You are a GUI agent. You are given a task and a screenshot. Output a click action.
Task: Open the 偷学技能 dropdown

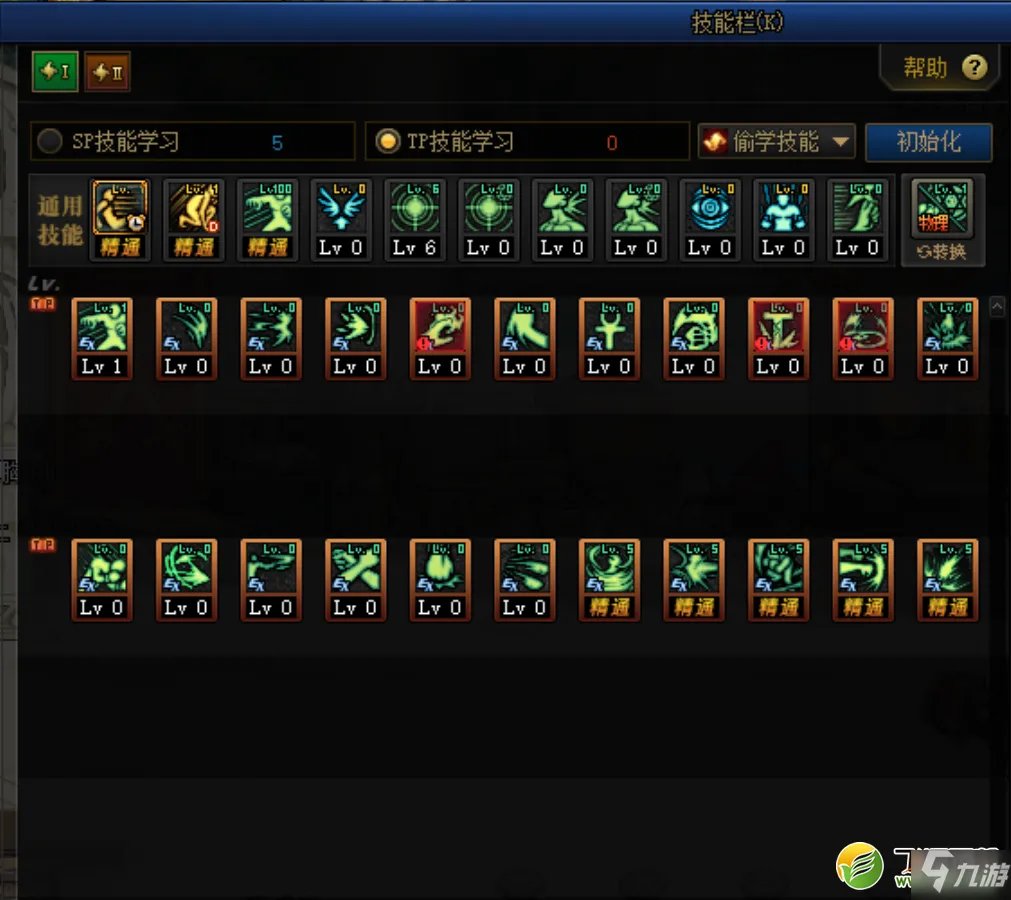(776, 142)
